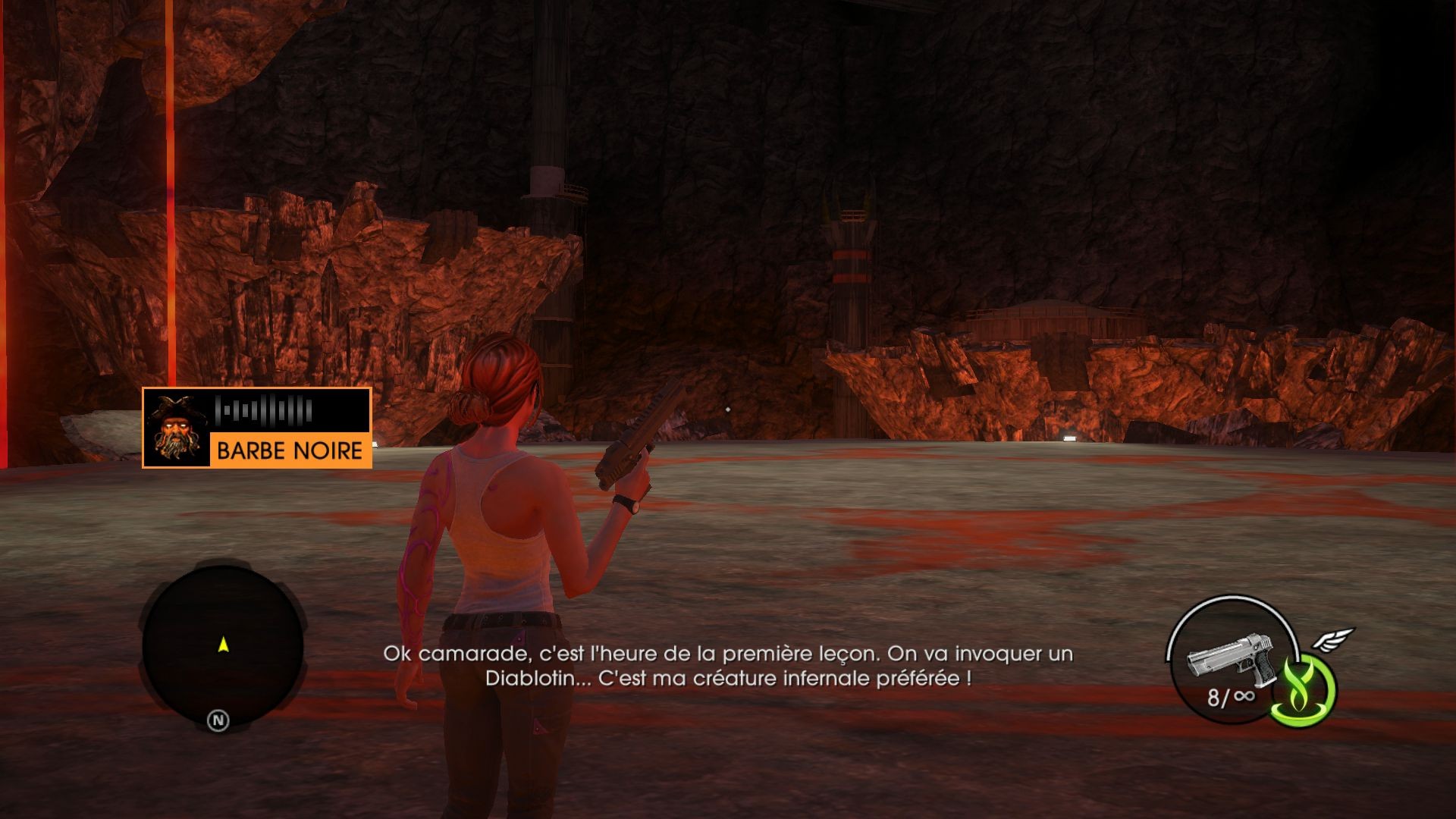Click the Barbe Noire speaker portrait
Image resolution: width=1456 pixels, height=819 pixels.
pos(176,428)
